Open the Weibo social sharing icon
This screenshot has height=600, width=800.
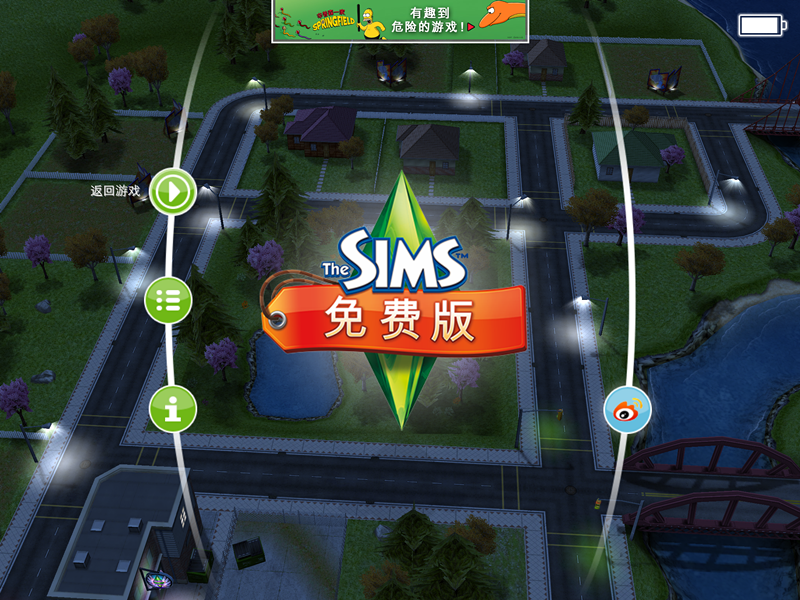[627, 410]
